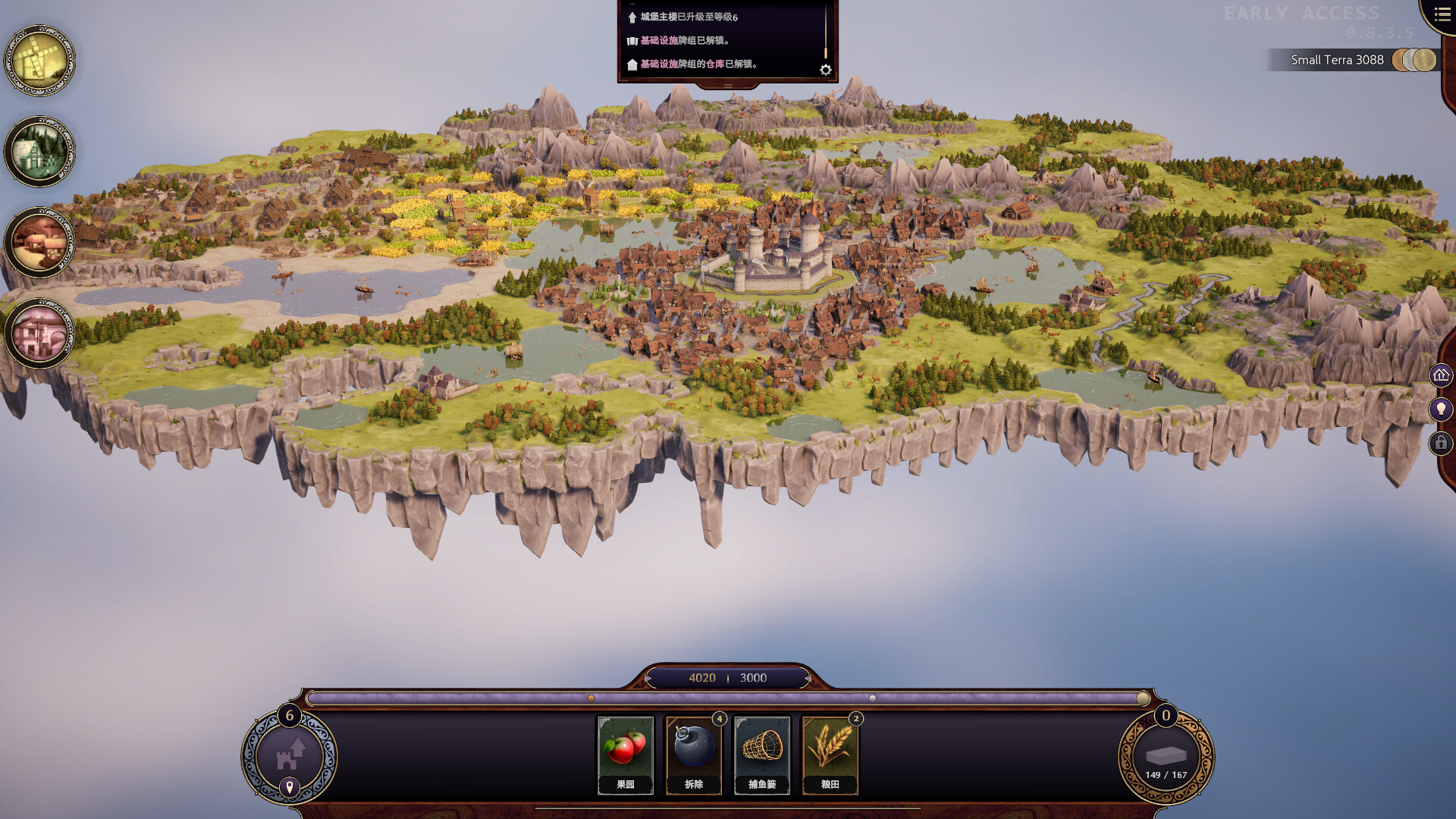Viewport: 1456px width, 819px height.
Task: Click the castle keep upgrade button
Action: pos(289,755)
